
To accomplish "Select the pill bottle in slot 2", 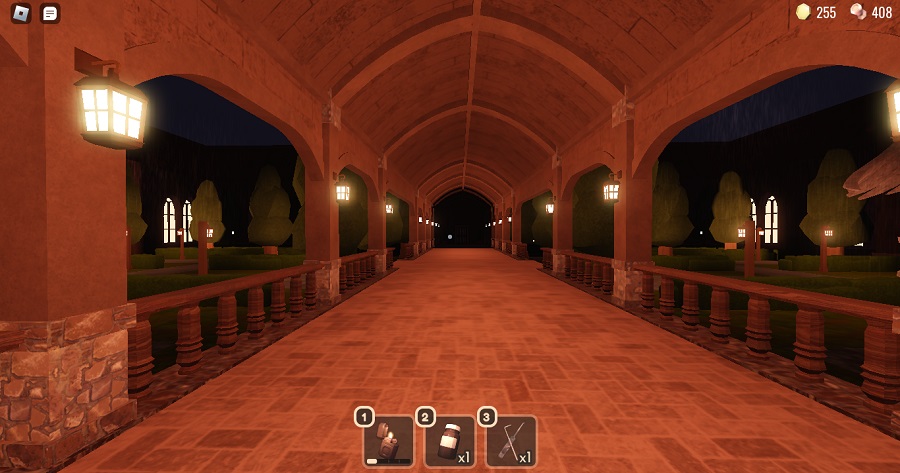I will 450,441.
